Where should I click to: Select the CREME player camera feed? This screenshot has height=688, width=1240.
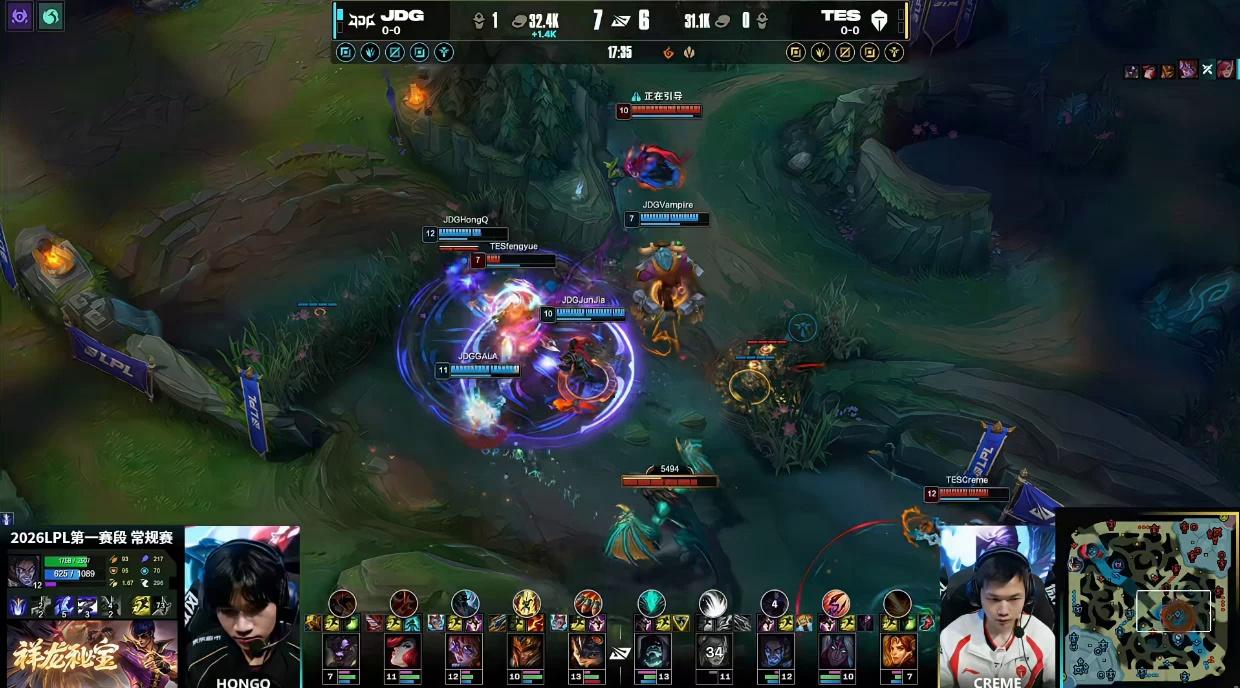pos(997,604)
